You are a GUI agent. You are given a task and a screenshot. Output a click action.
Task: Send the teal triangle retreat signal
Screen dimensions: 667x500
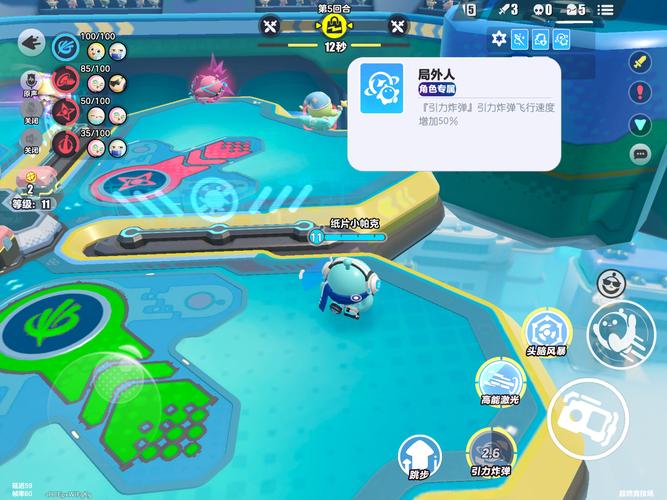click(x=640, y=124)
